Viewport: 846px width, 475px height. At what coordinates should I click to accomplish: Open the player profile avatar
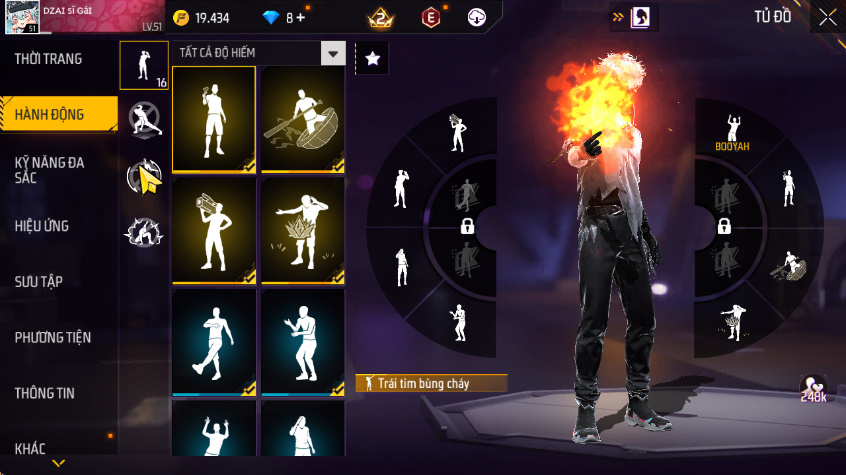point(20,18)
